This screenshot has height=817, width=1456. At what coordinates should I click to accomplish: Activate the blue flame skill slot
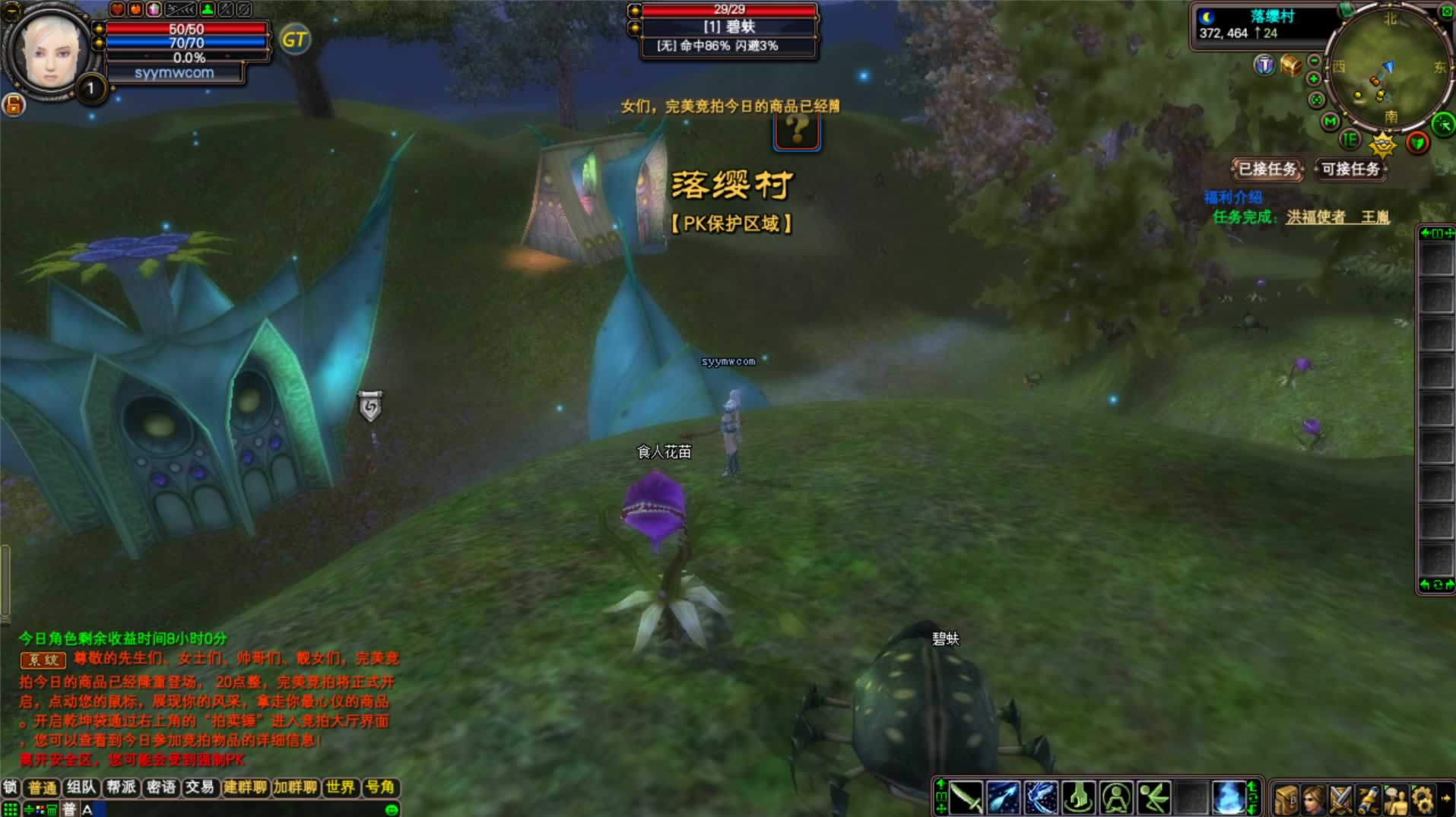[1227, 798]
